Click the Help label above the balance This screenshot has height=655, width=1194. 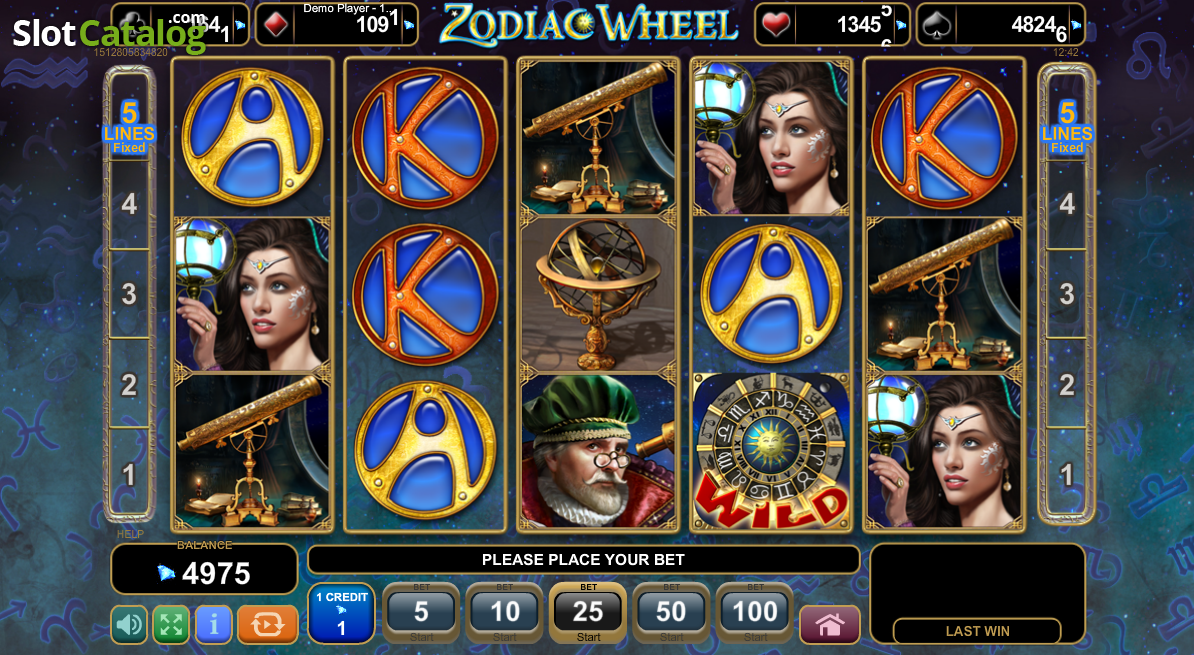tap(130, 534)
